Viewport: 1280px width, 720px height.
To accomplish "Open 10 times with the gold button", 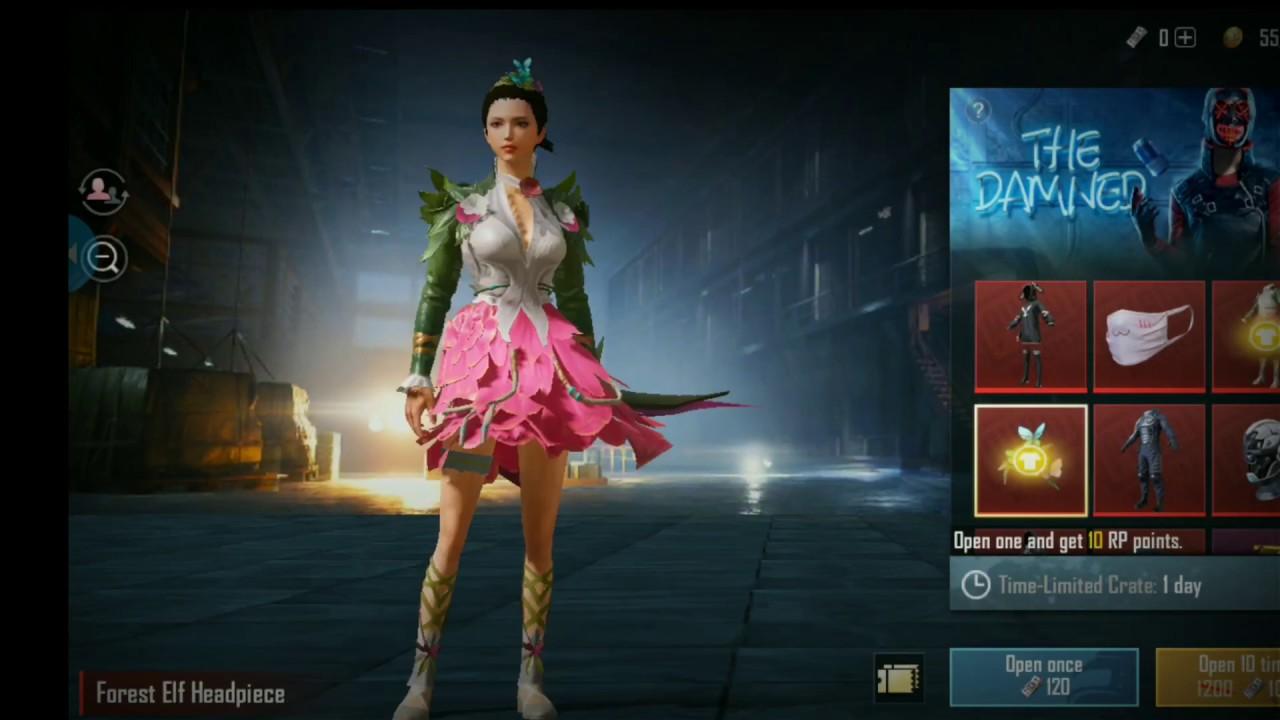I will (x=1218, y=676).
